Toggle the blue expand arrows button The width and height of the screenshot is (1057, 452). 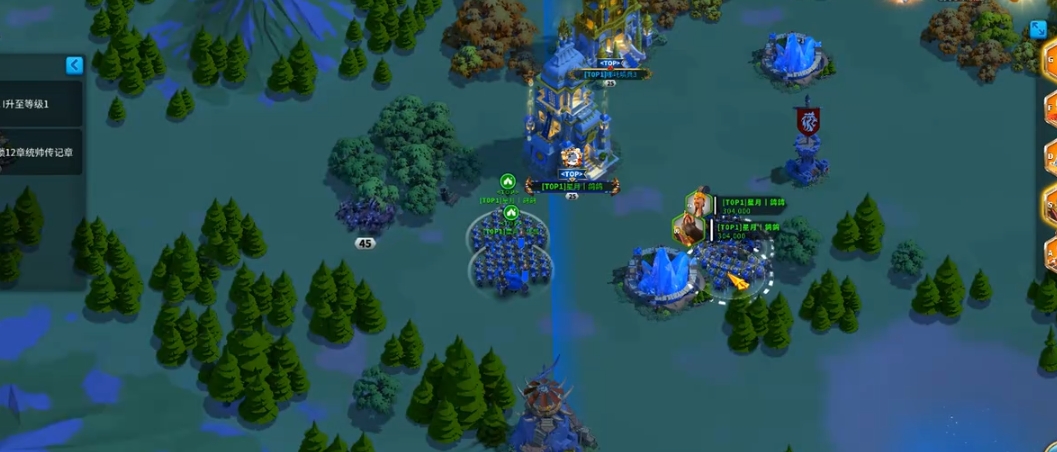click(1038, 29)
